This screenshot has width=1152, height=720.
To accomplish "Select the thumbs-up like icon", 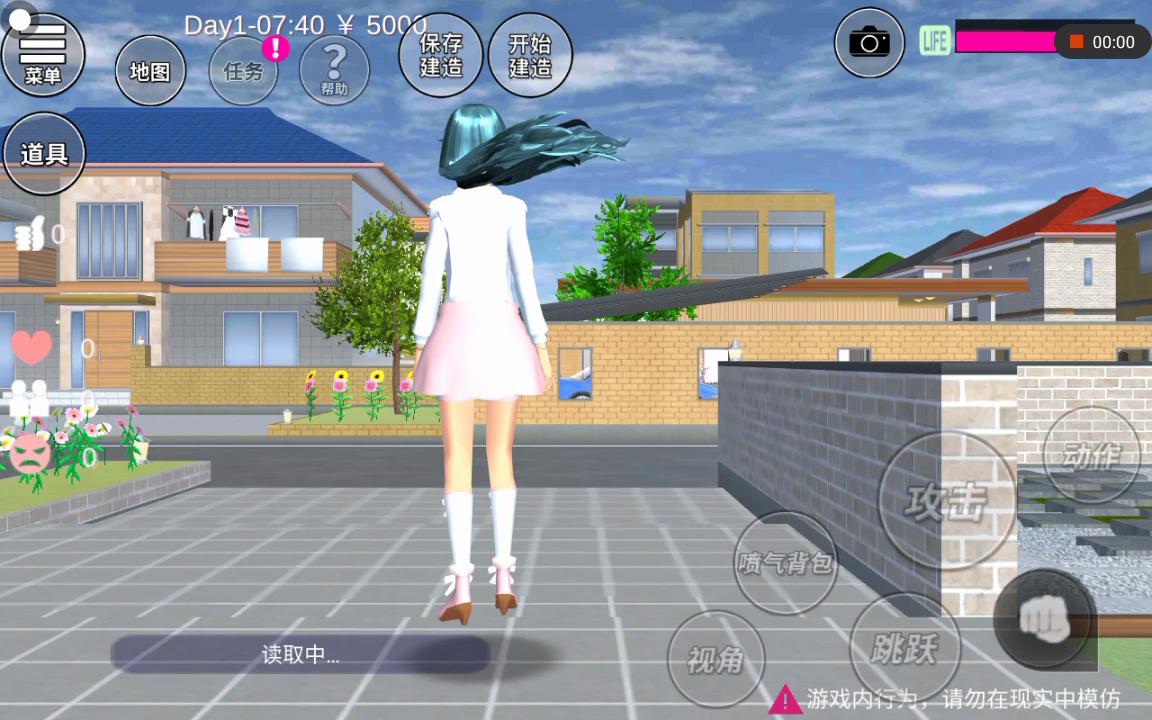I will click(x=30, y=235).
